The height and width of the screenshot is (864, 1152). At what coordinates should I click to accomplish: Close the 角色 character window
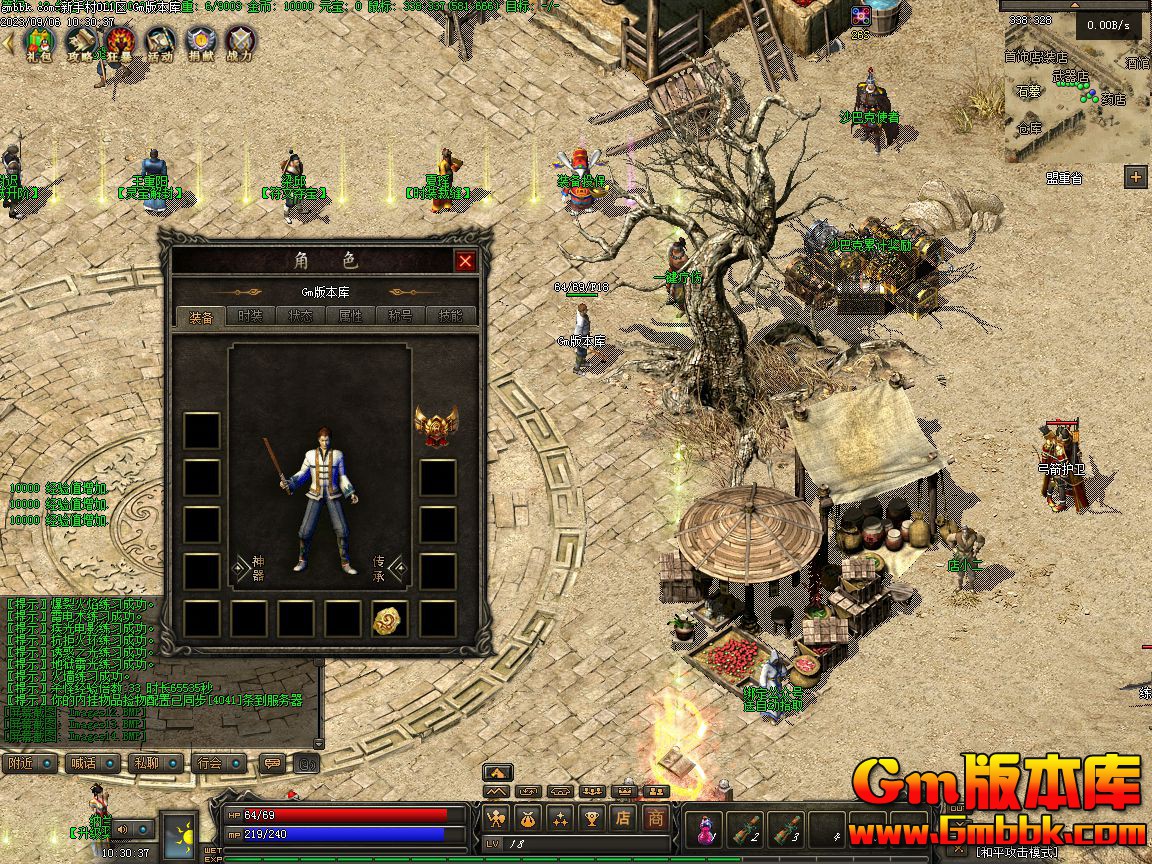465,262
